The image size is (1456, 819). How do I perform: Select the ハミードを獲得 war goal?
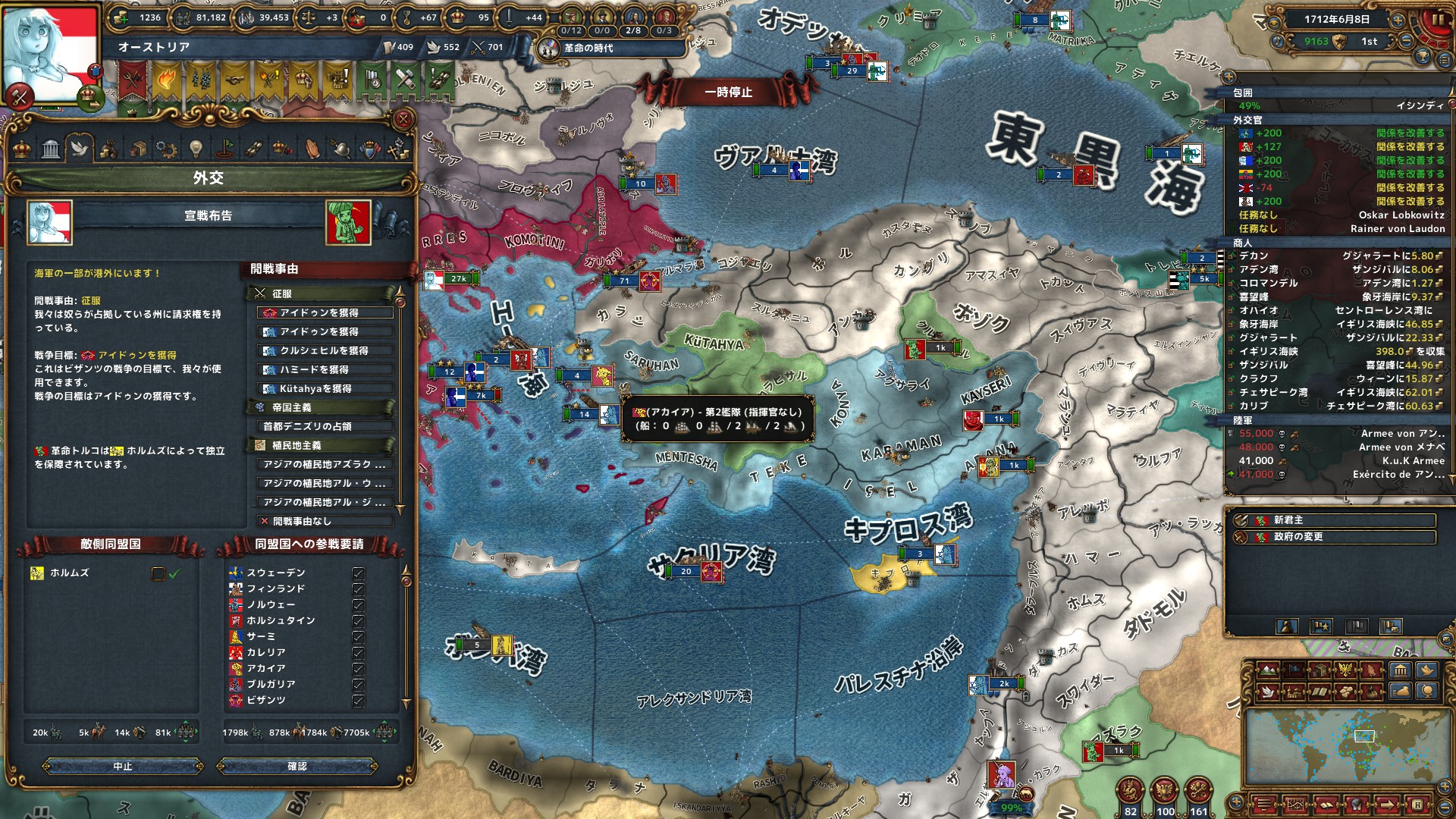(326, 369)
